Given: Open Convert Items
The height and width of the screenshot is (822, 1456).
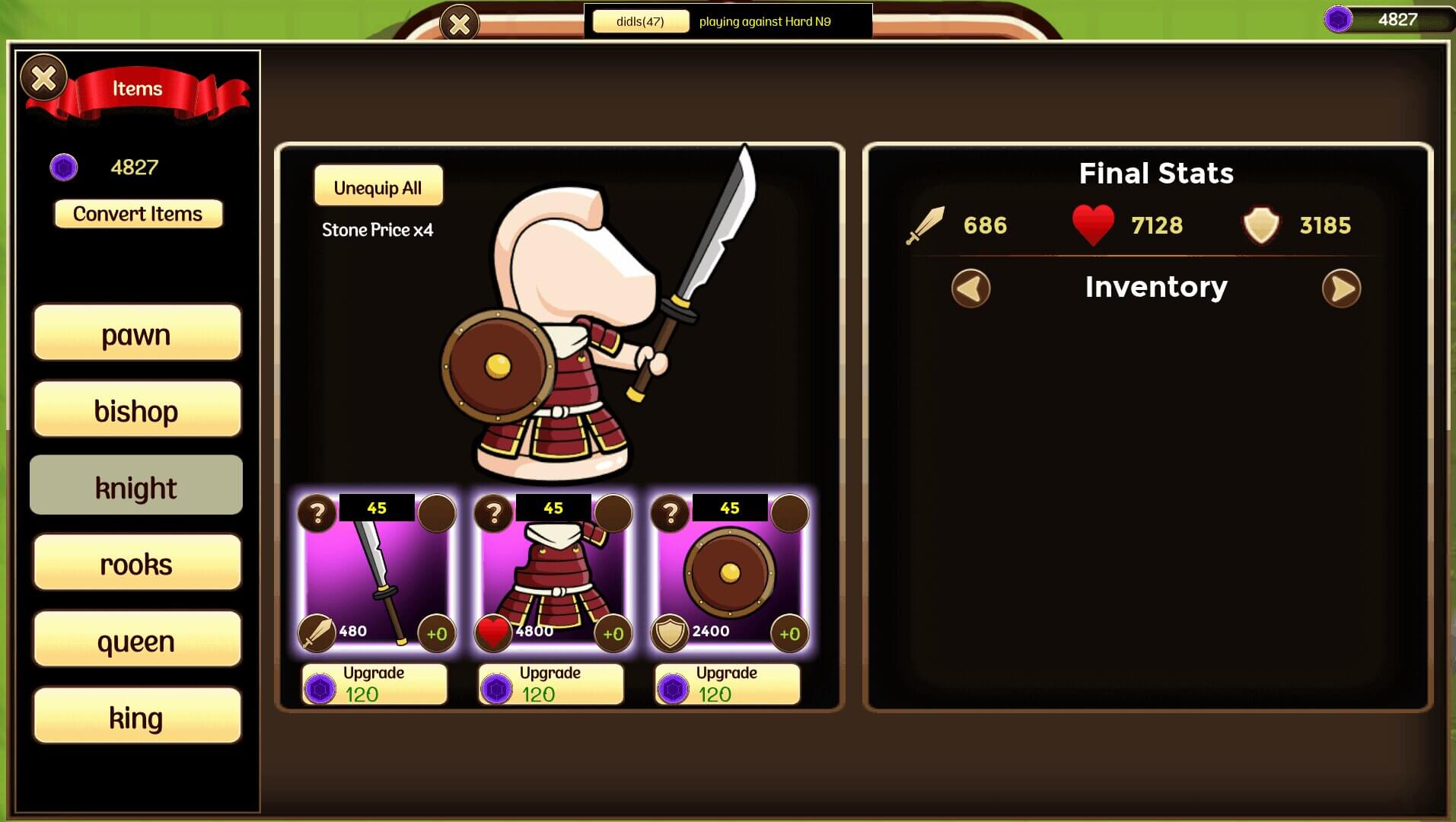Looking at the screenshot, I should pyautogui.click(x=138, y=214).
